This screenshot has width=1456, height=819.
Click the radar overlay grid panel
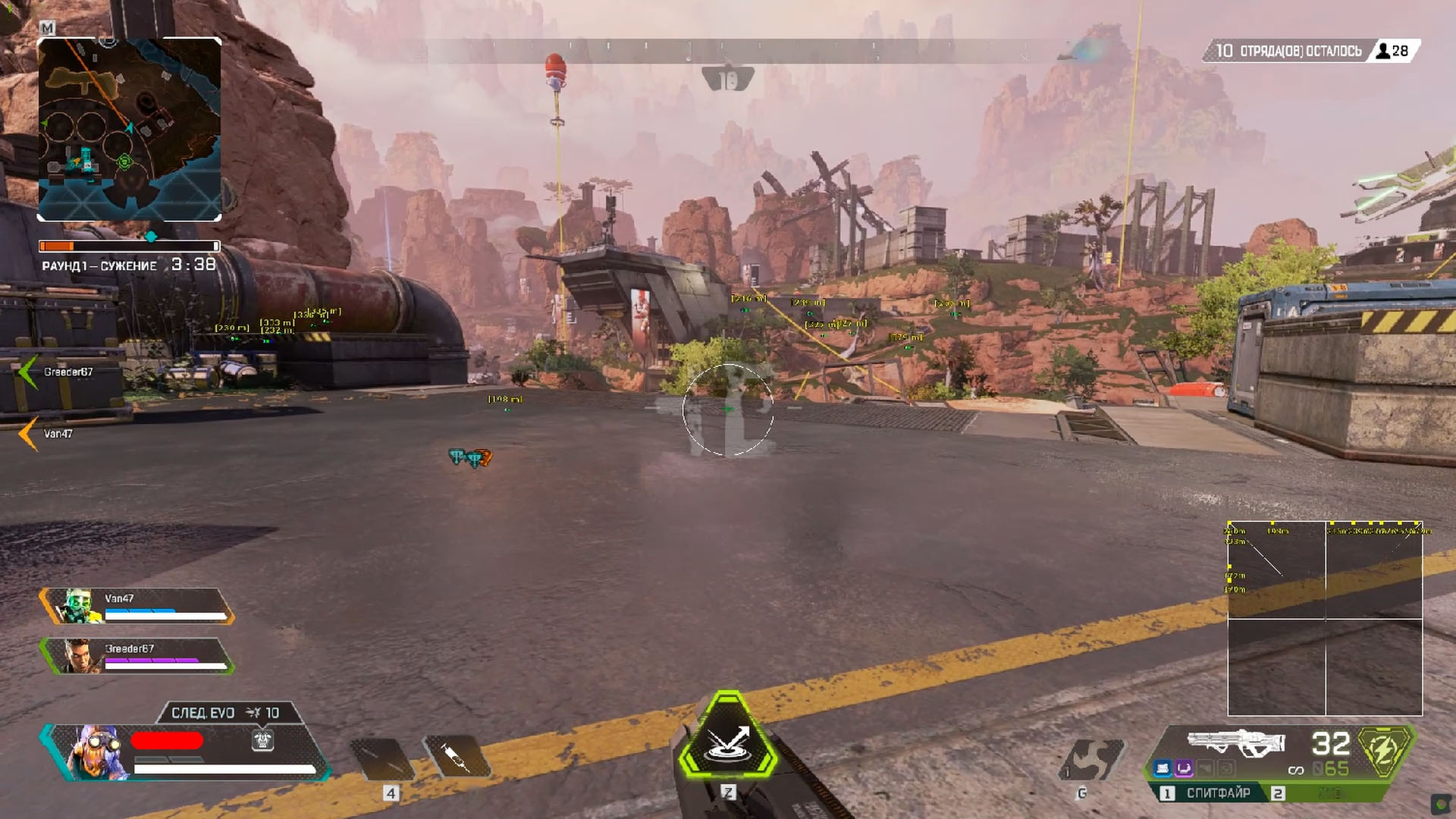pyautogui.click(x=1325, y=618)
